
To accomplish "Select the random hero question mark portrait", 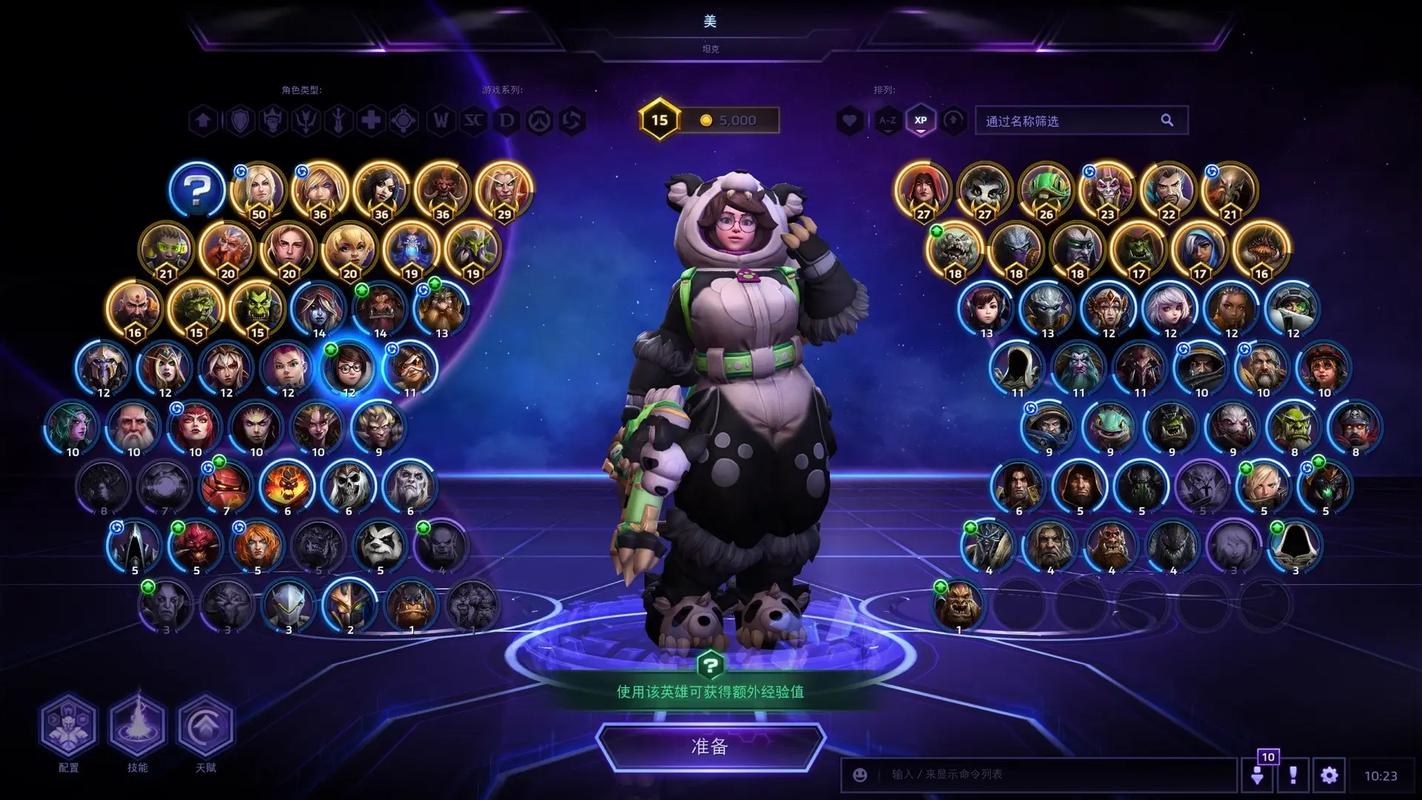I will 196,188.
